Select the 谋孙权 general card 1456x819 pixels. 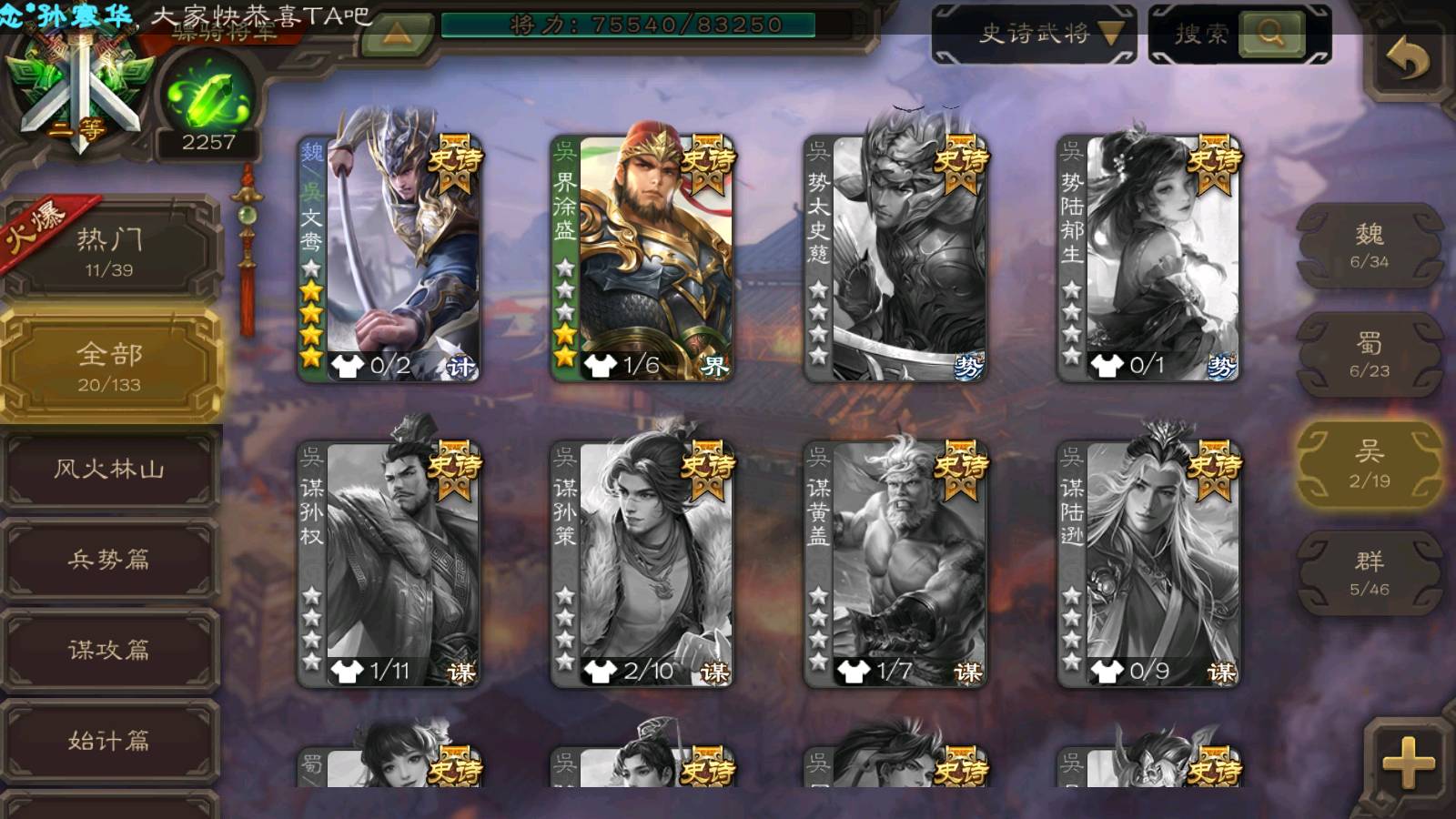389,564
